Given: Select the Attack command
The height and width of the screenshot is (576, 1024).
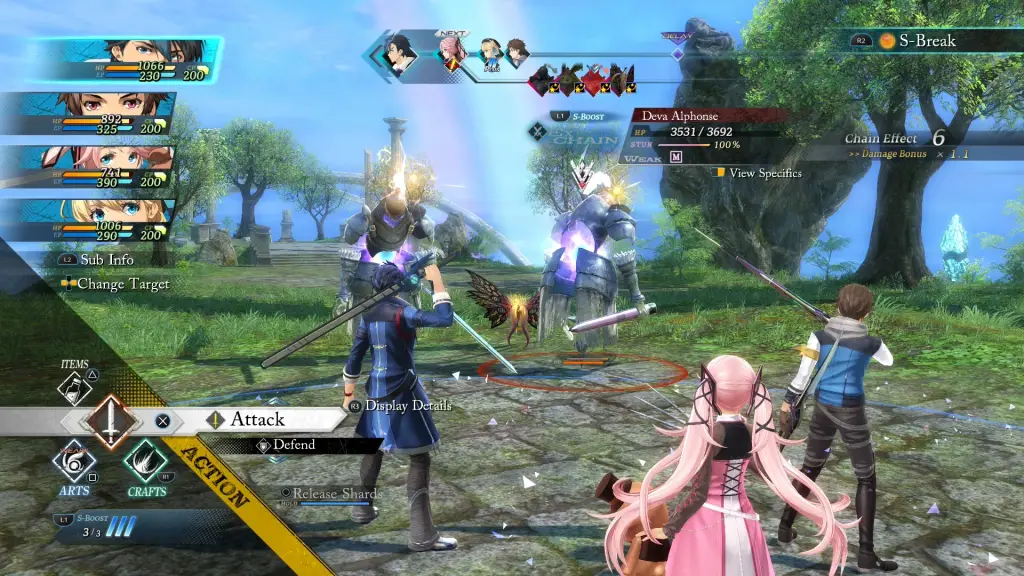Looking at the screenshot, I should (x=258, y=420).
